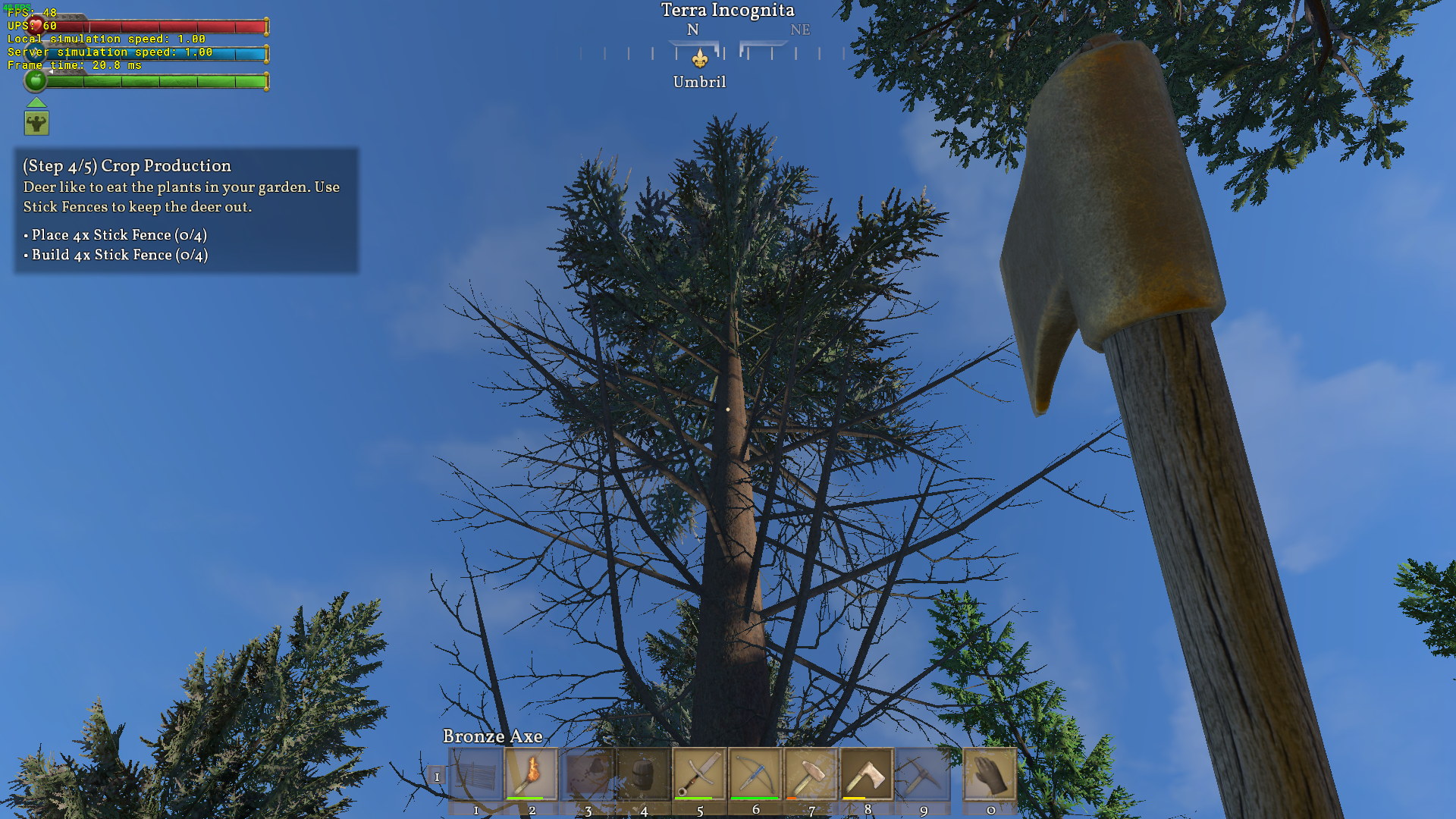
Task: Select the crossbow hotbar slot
Action: 755,775
